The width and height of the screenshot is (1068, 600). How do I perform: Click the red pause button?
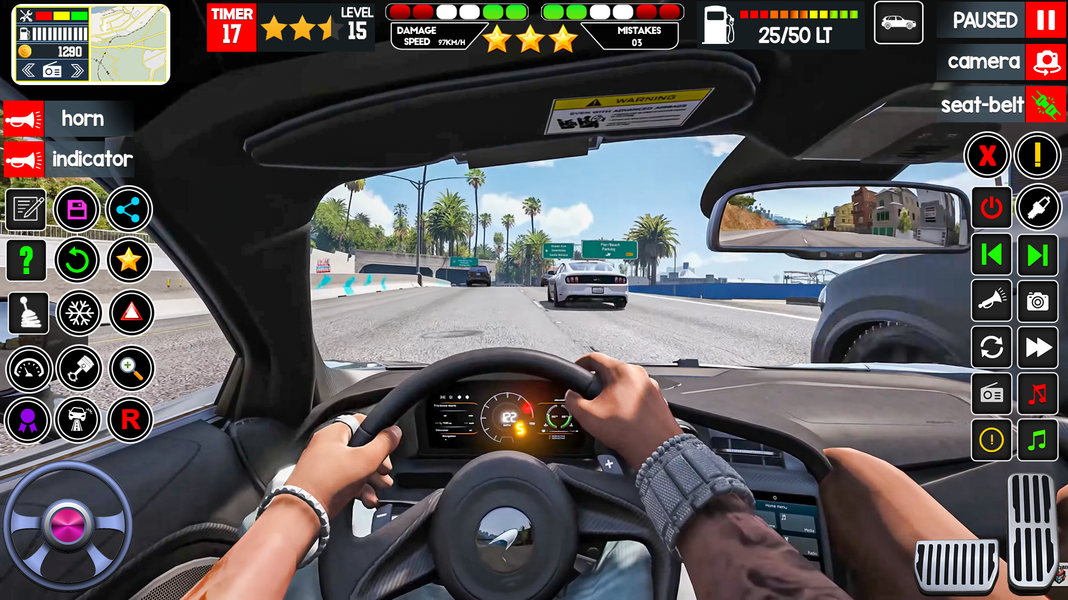[x=1045, y=20]
